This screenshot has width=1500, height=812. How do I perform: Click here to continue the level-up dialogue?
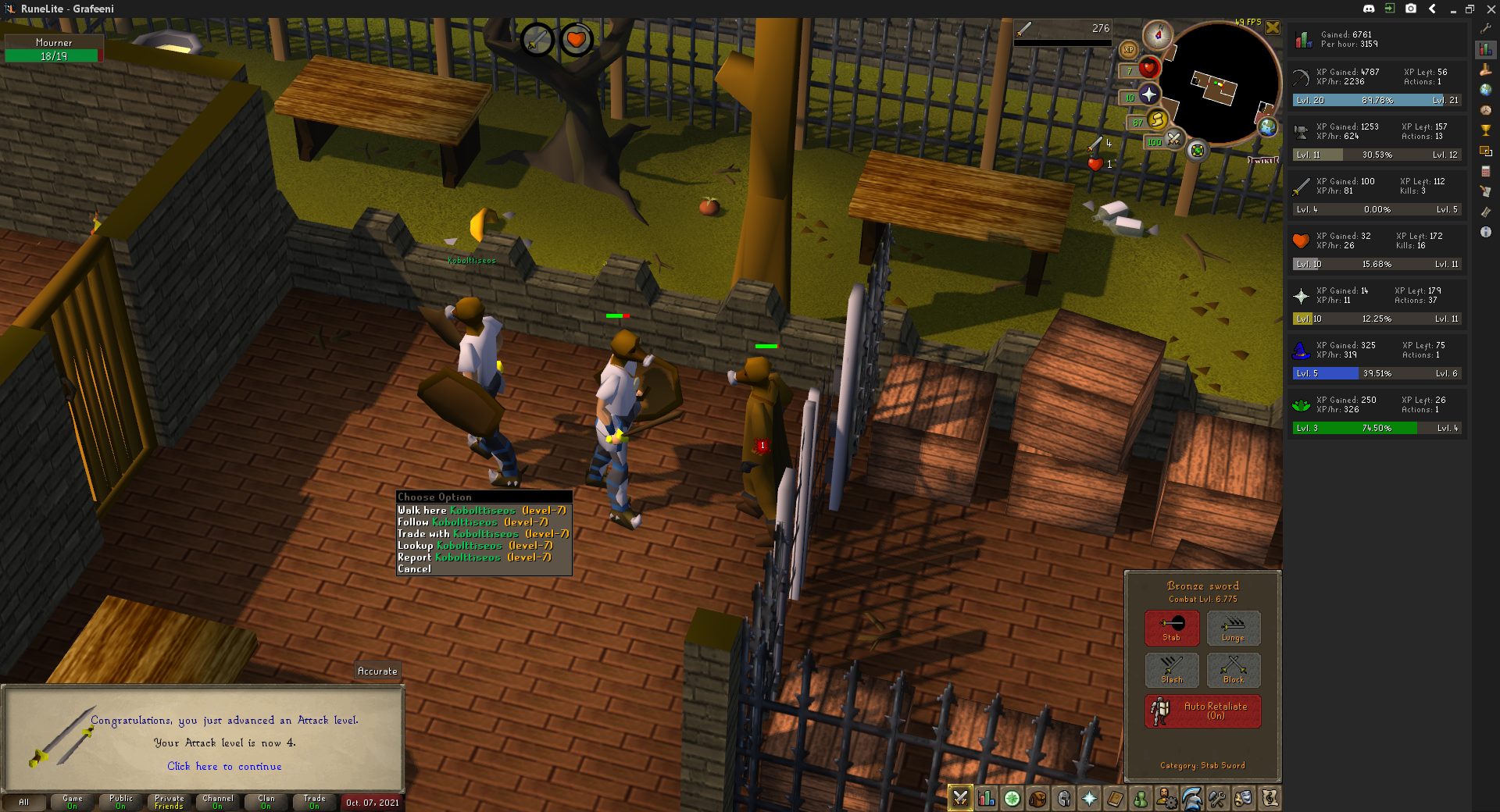point(224,767)
